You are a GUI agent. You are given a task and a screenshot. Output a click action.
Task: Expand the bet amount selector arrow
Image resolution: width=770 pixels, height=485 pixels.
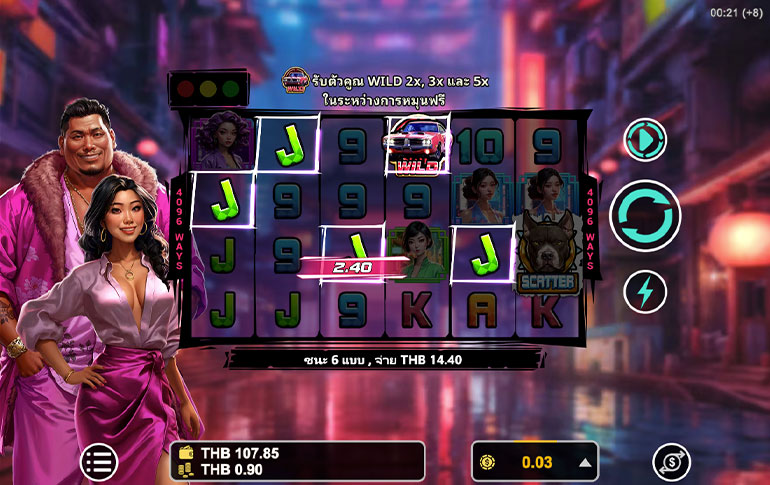click(x=584, y=462)
